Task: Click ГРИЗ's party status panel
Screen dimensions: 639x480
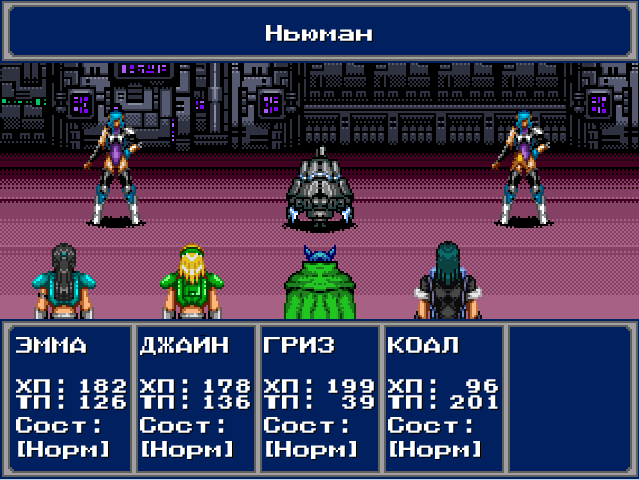Action: pyautogui.click(x=318, y=398)
